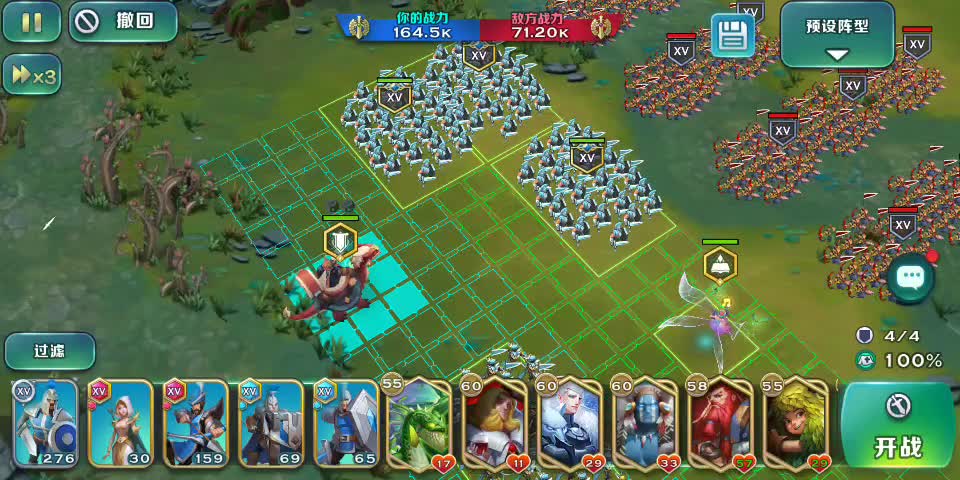
Task: Choose the level 60 hero with 11
Action: (494, 425)
